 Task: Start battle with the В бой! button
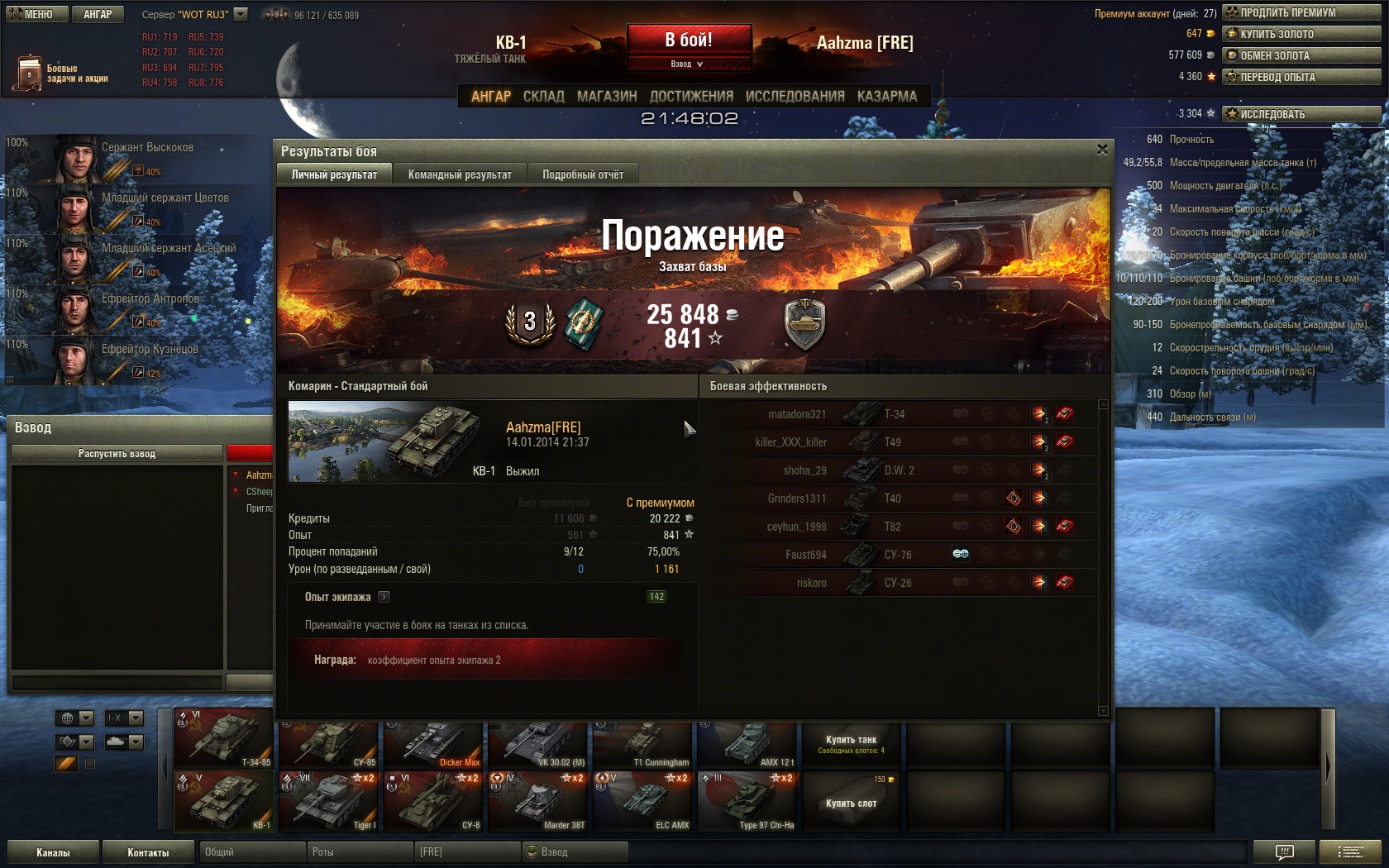[689, 40]
